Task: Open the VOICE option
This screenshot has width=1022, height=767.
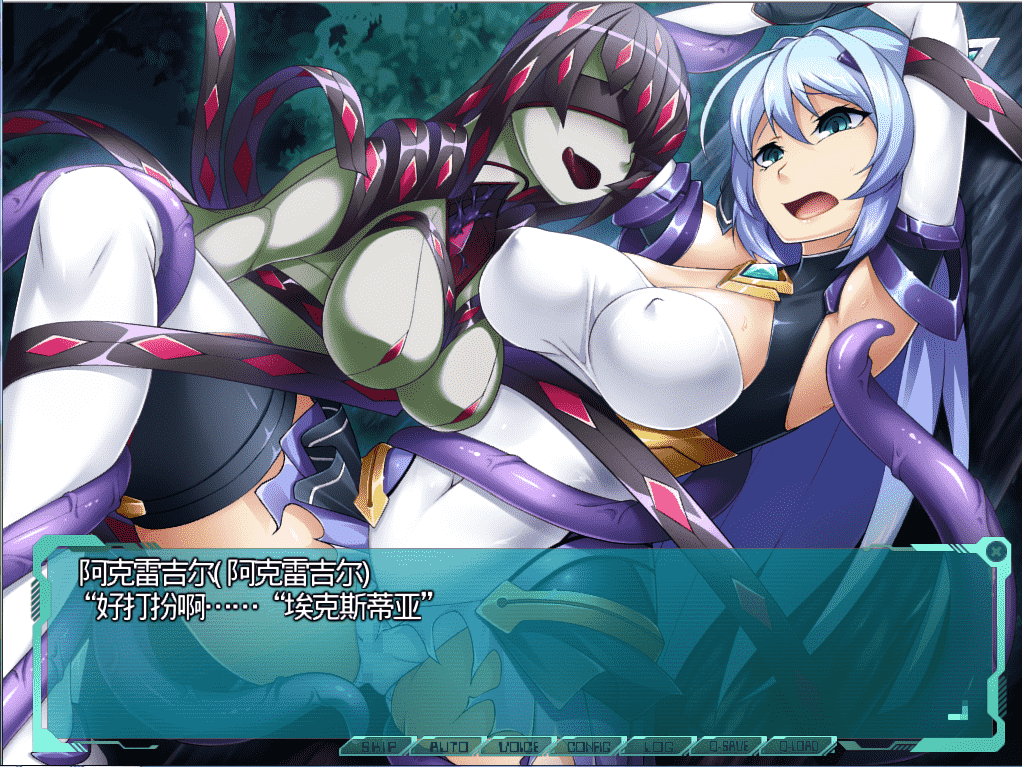Action: tap(517, 746)
